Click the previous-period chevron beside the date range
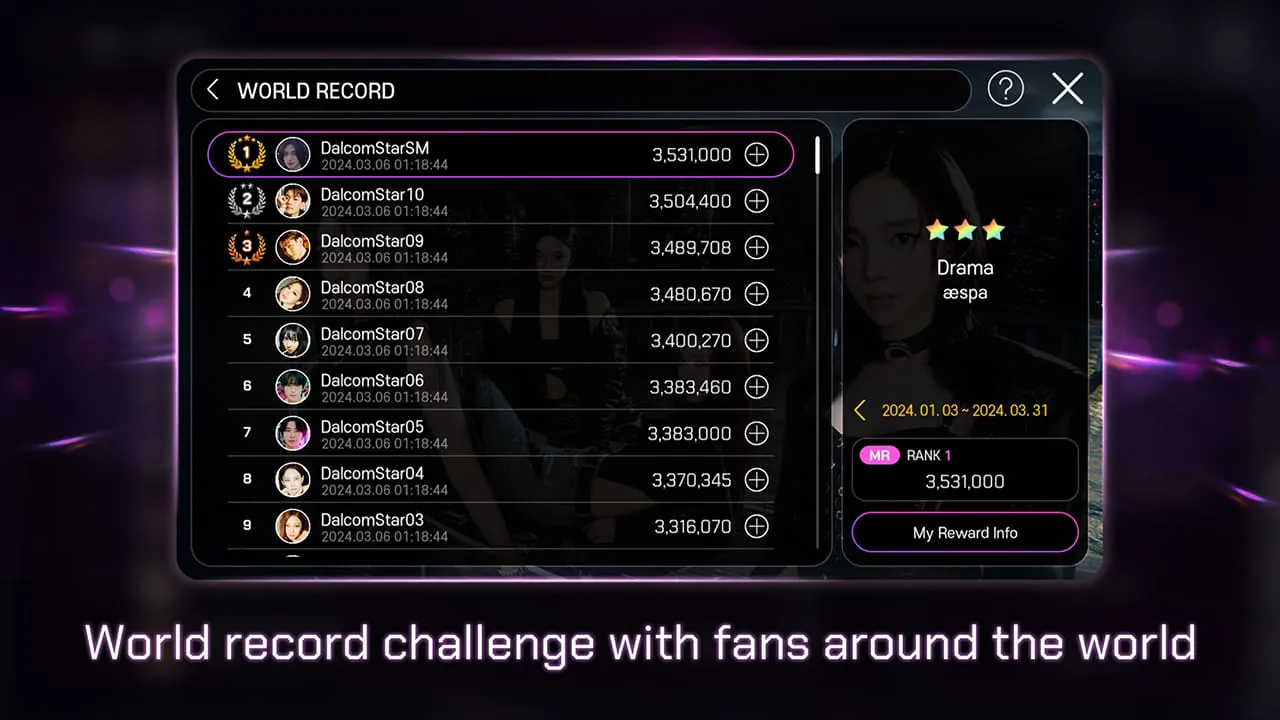 [860, 410]
